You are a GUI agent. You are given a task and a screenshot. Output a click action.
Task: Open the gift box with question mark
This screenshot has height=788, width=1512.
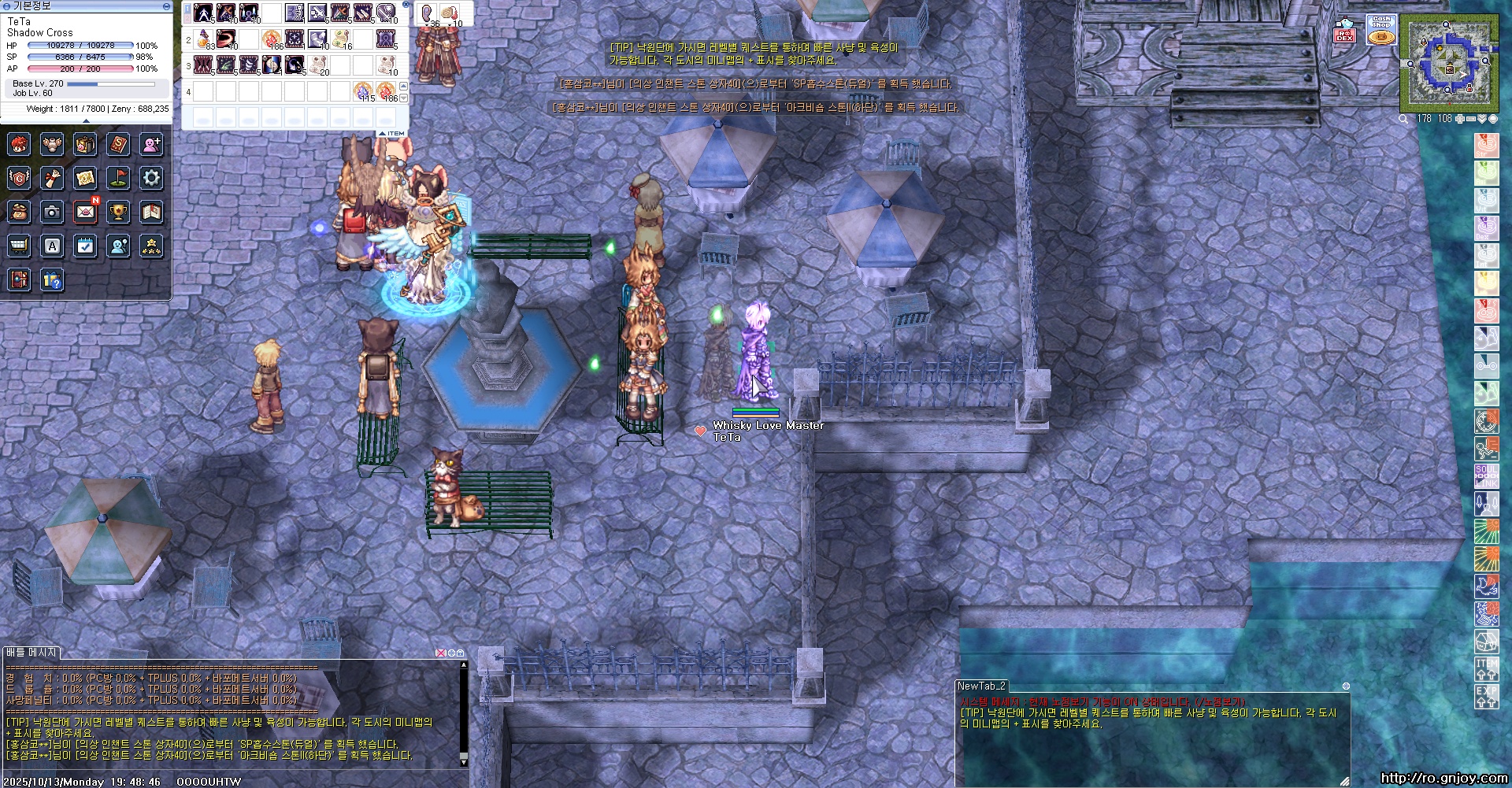coord(52,279)
